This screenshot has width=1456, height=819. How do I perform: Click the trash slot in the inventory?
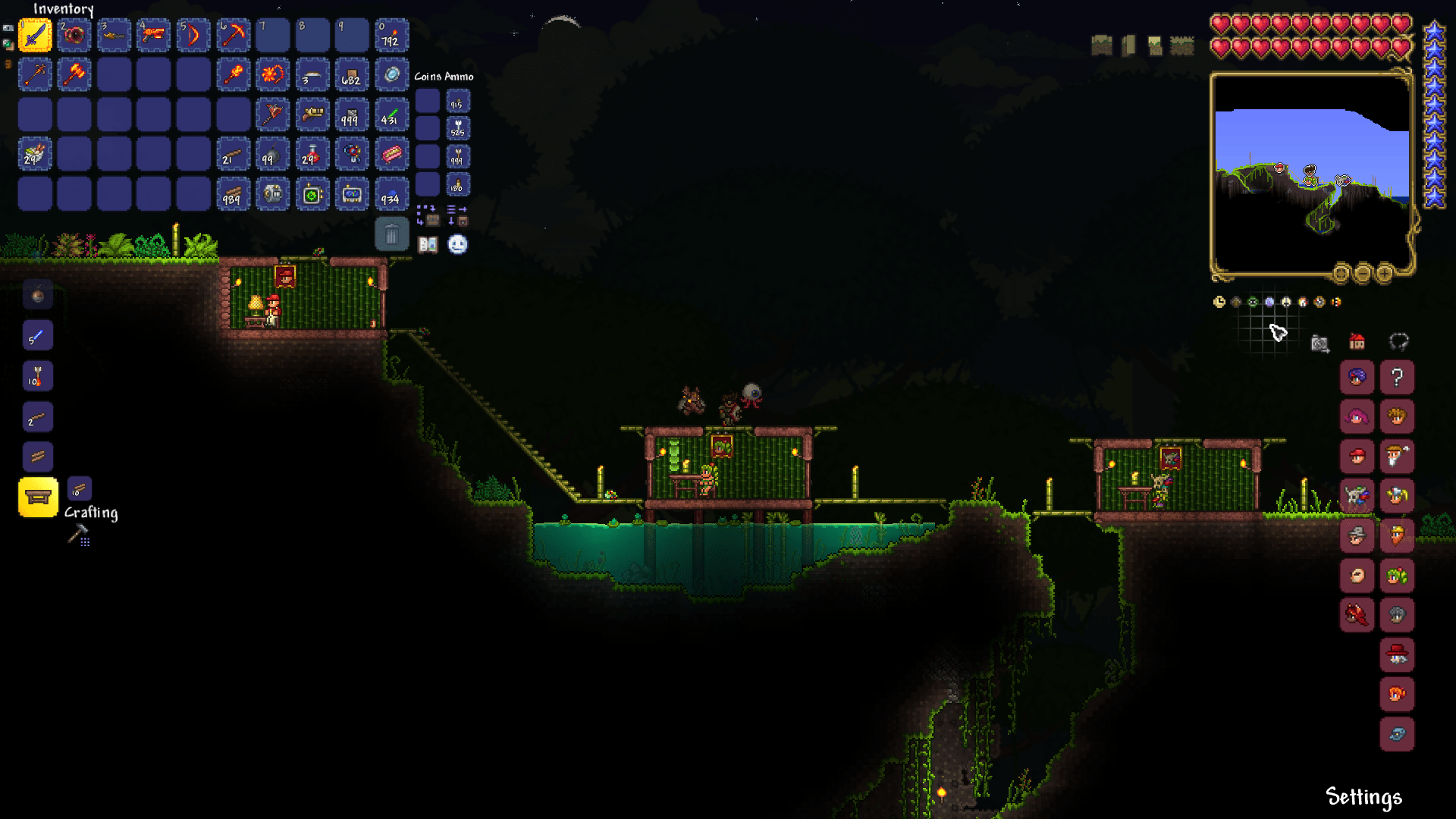point(392,234)
